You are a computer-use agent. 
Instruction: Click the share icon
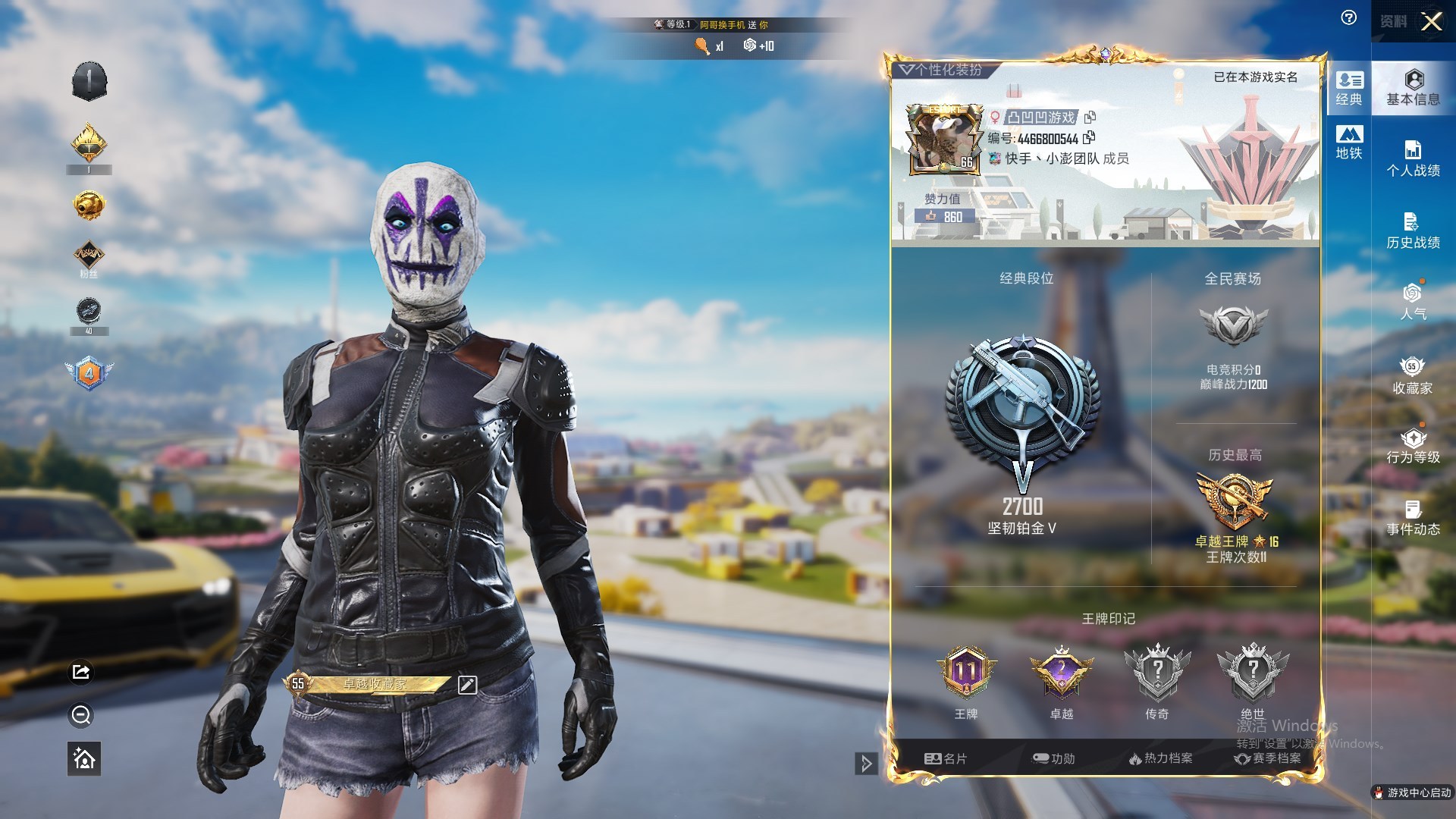tap(81, 672)
